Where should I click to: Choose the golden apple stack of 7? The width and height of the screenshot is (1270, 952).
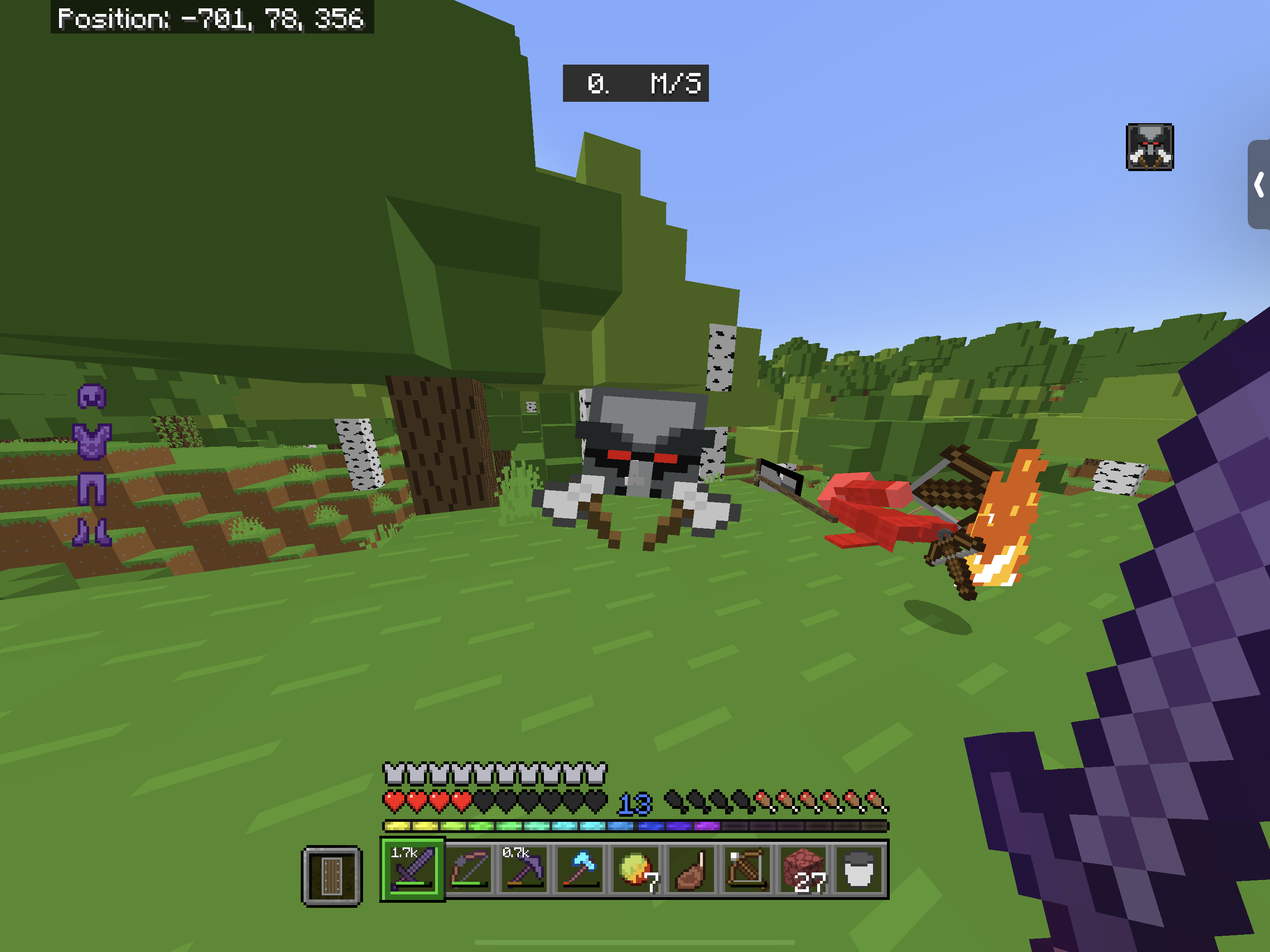tap(635, 869)
